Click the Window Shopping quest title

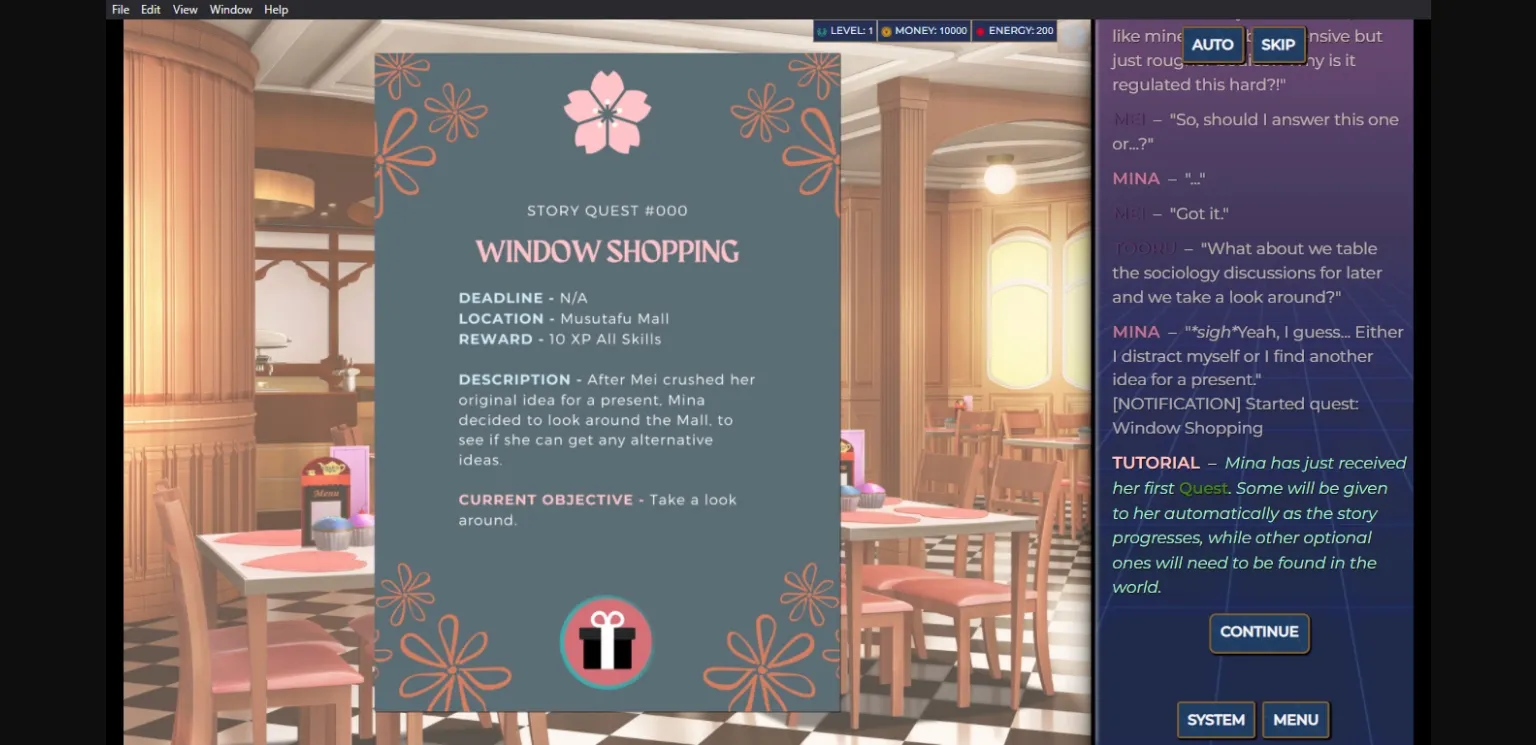[x=606, y=251]
